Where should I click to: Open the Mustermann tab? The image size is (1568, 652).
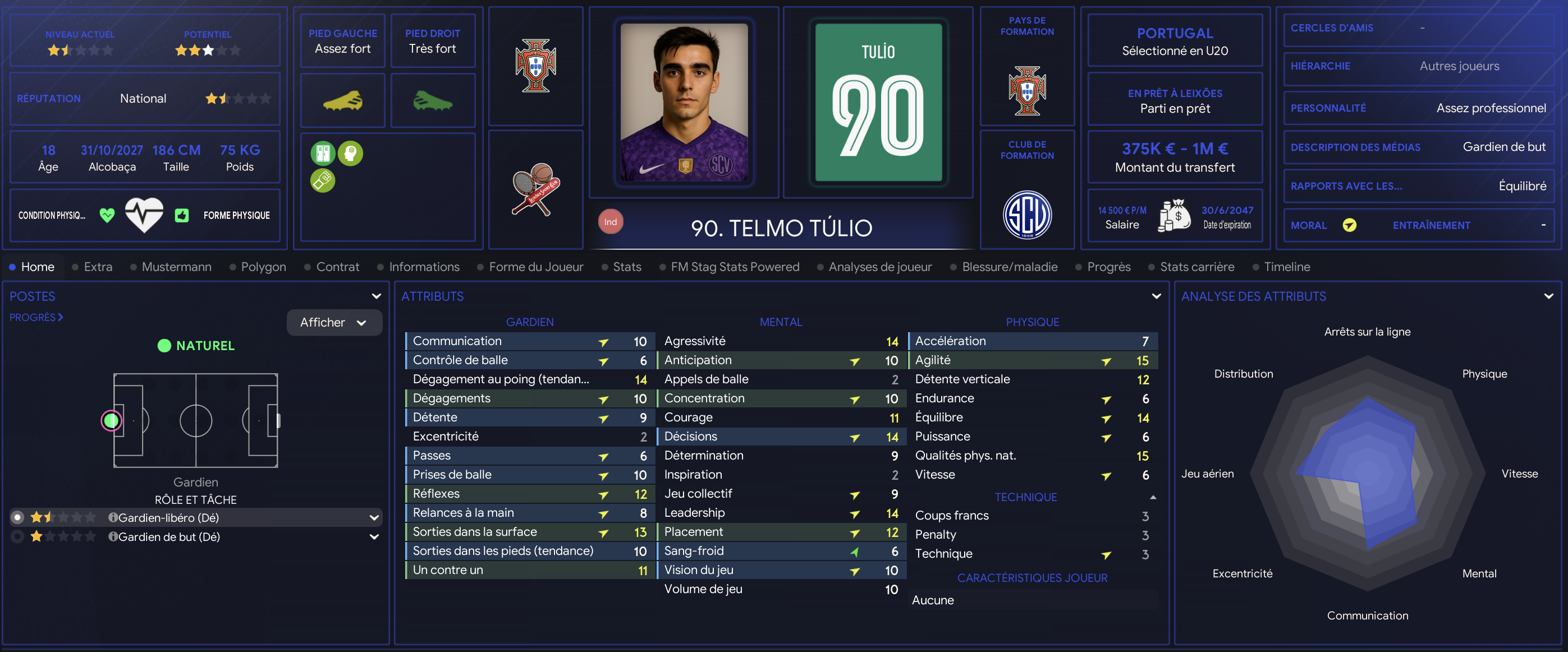pos(176,267)
